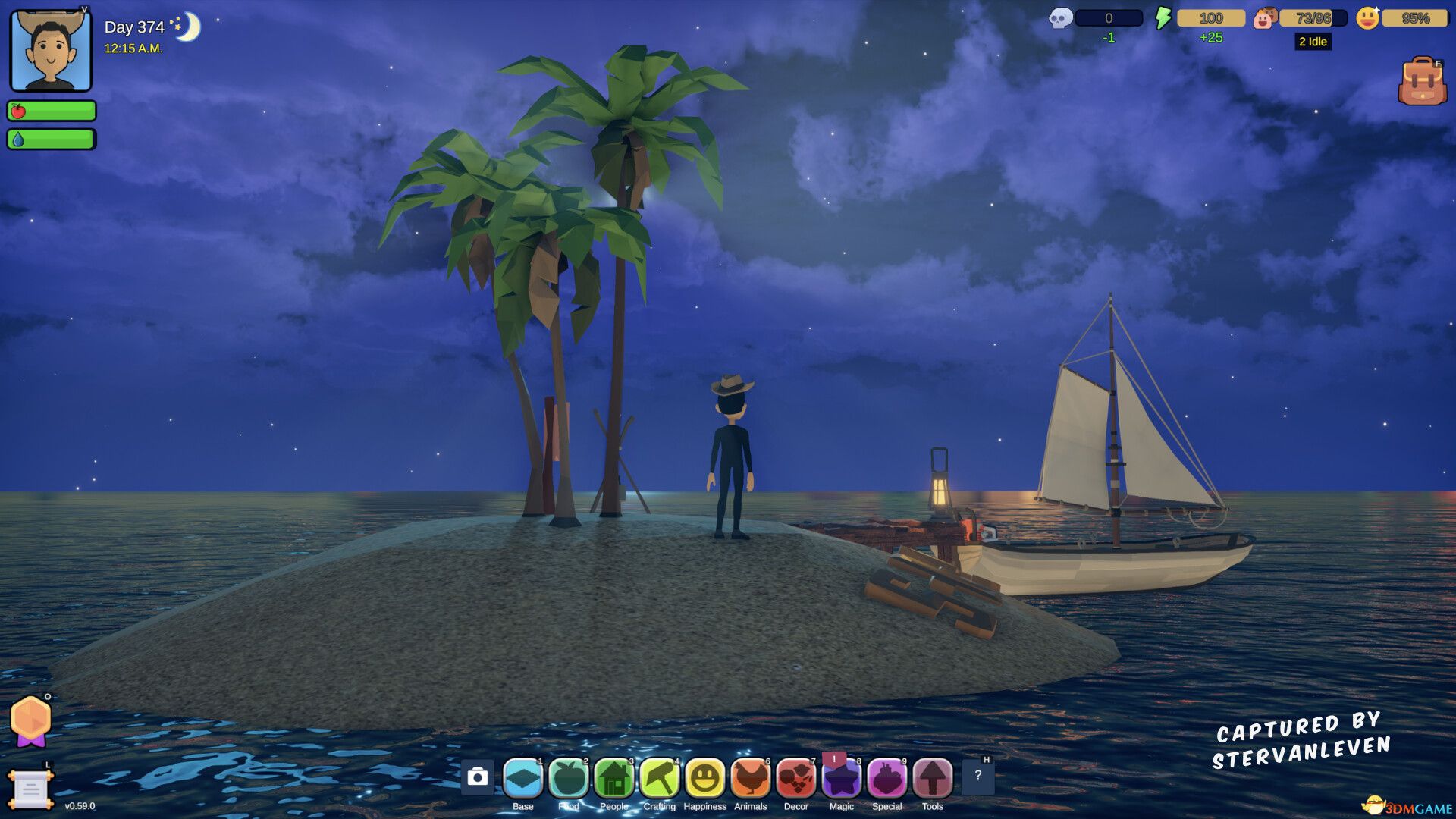This screenshot has width=1456, height=819.
Task: Select the Crafting hammer icon
Action: pos(660,777)
